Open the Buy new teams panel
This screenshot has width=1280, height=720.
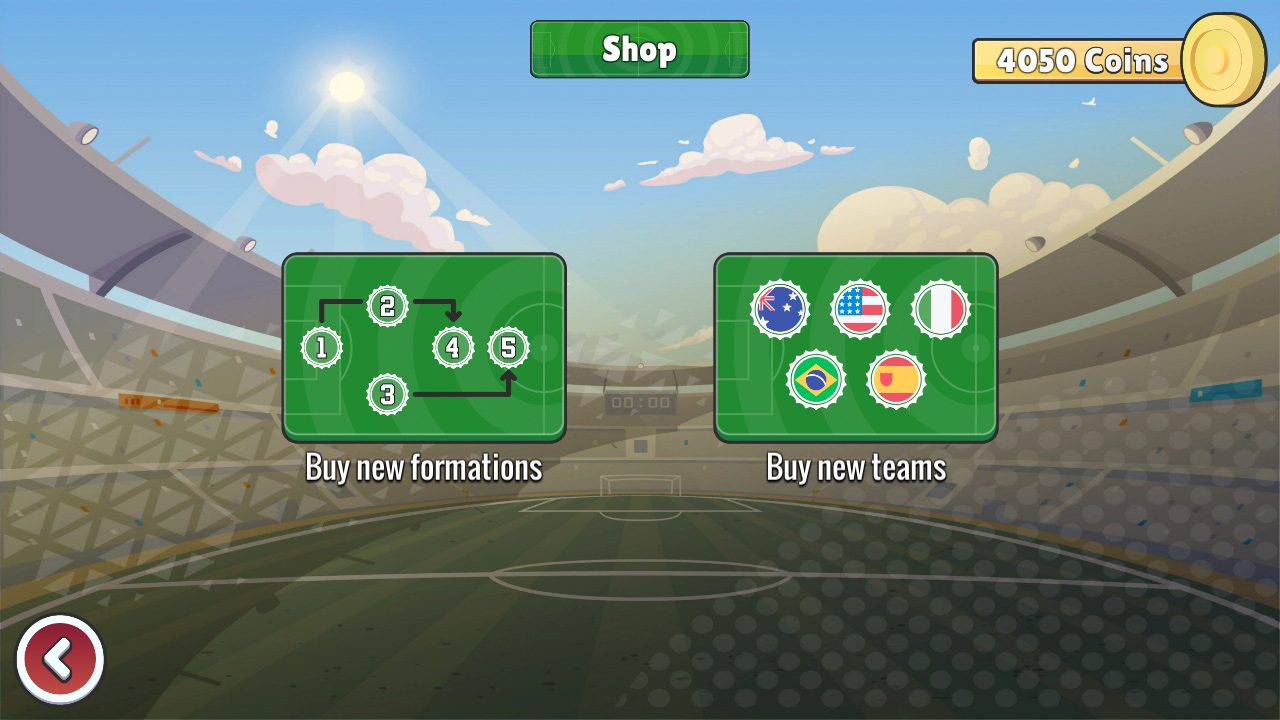click(856, 348)
